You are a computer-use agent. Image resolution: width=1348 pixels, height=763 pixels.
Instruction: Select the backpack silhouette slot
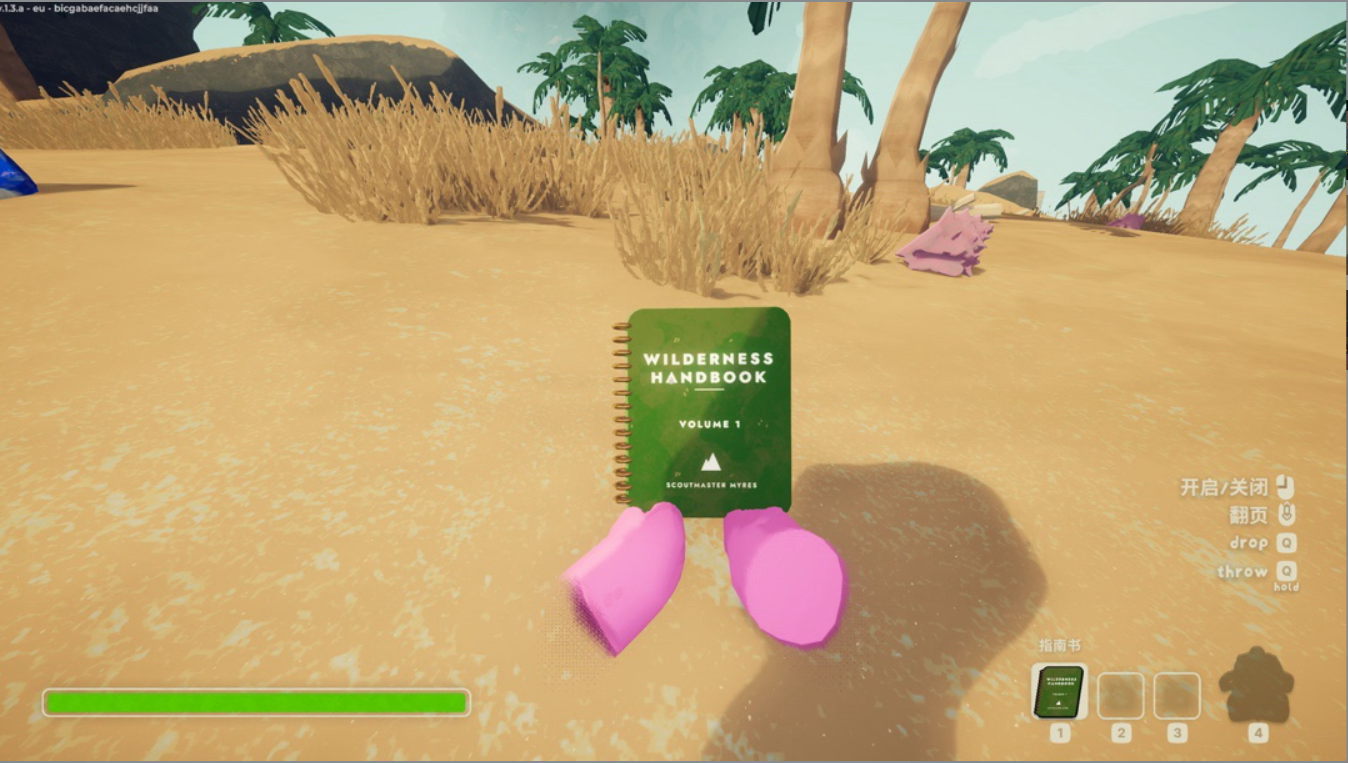tap(1256, 686)
